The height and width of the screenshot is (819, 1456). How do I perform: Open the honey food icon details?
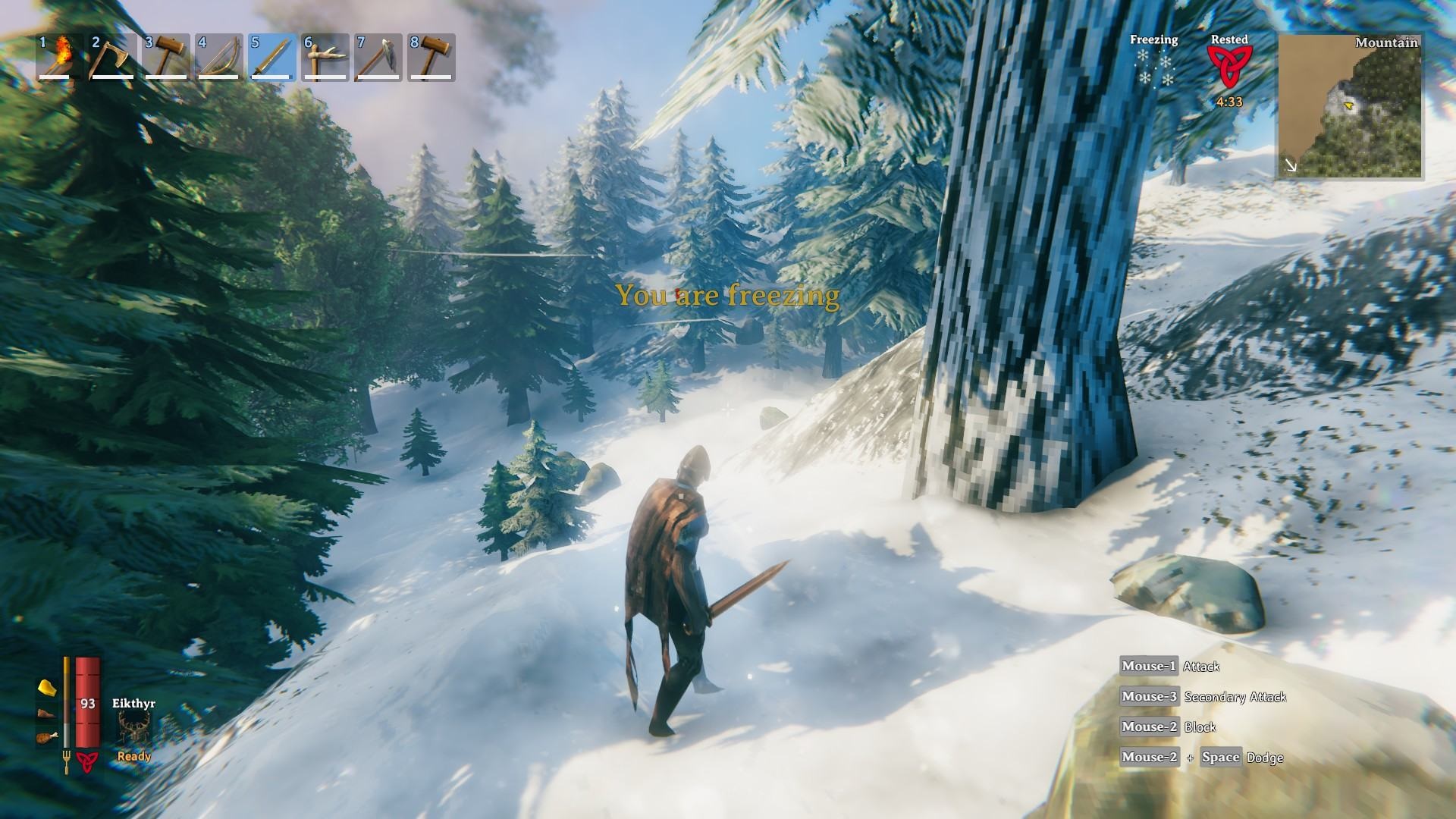coord(47,688)
